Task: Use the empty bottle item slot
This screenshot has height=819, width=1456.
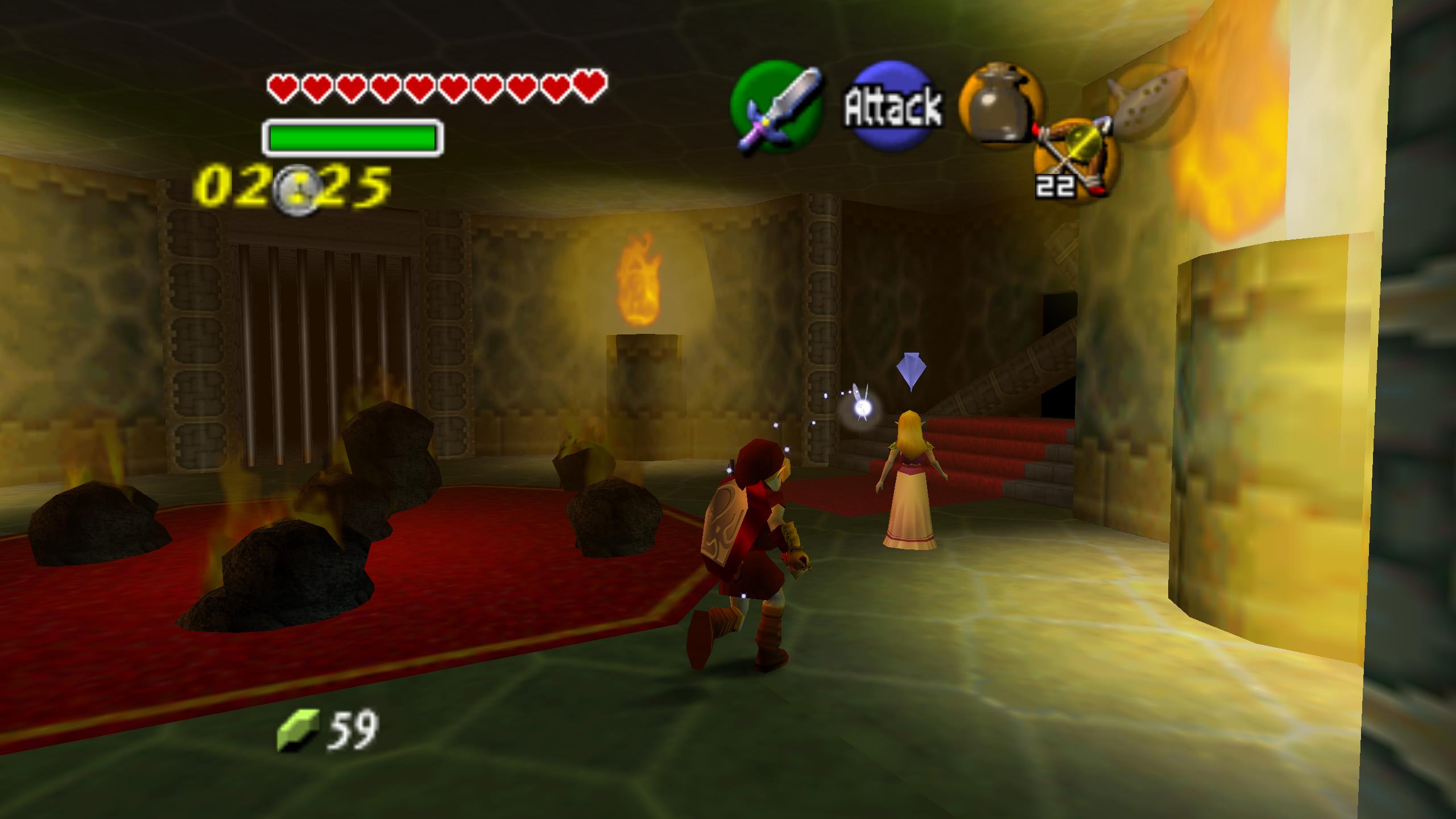Action: click(x=1000, y=106)
